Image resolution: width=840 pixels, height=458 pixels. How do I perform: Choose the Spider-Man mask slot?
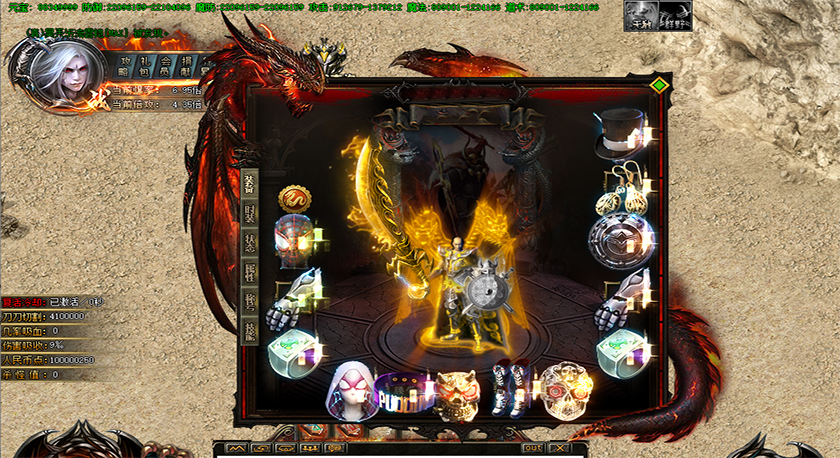pyautogui.click(x=294, y=241)
